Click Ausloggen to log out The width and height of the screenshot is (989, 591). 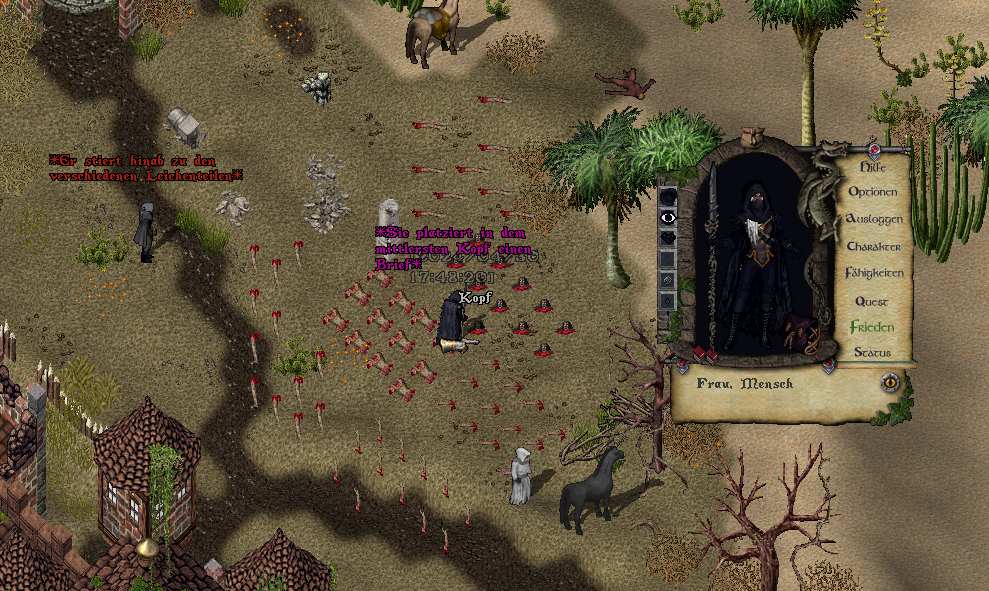point(874,218)
